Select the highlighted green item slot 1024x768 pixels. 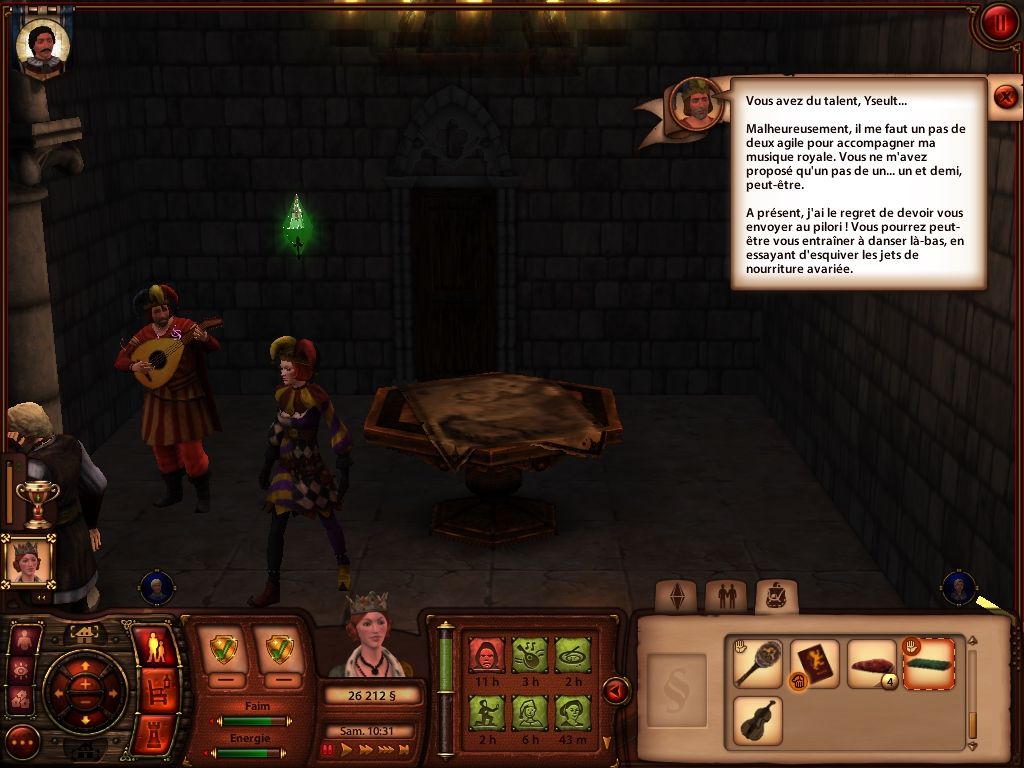click(x=929, y=664)
